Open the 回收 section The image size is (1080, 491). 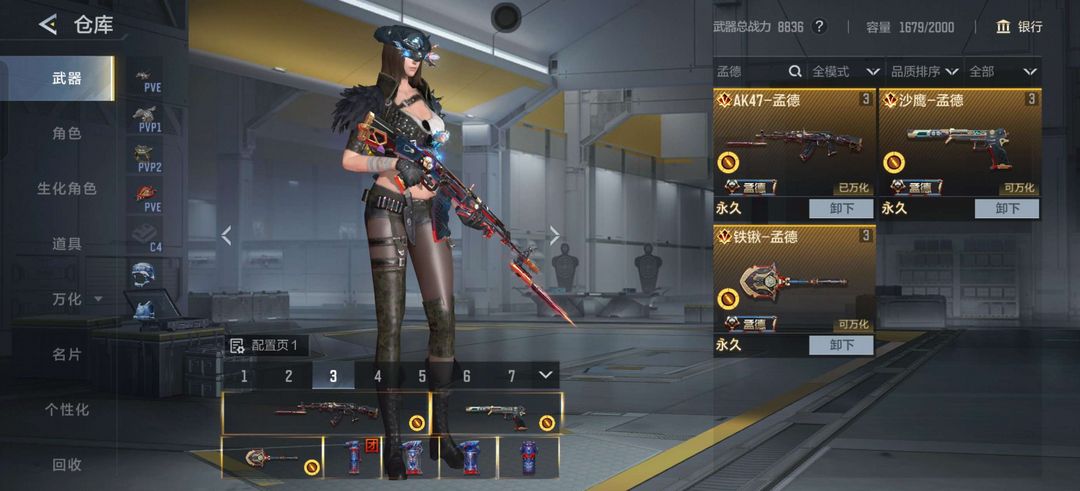(x=67, y=464)
